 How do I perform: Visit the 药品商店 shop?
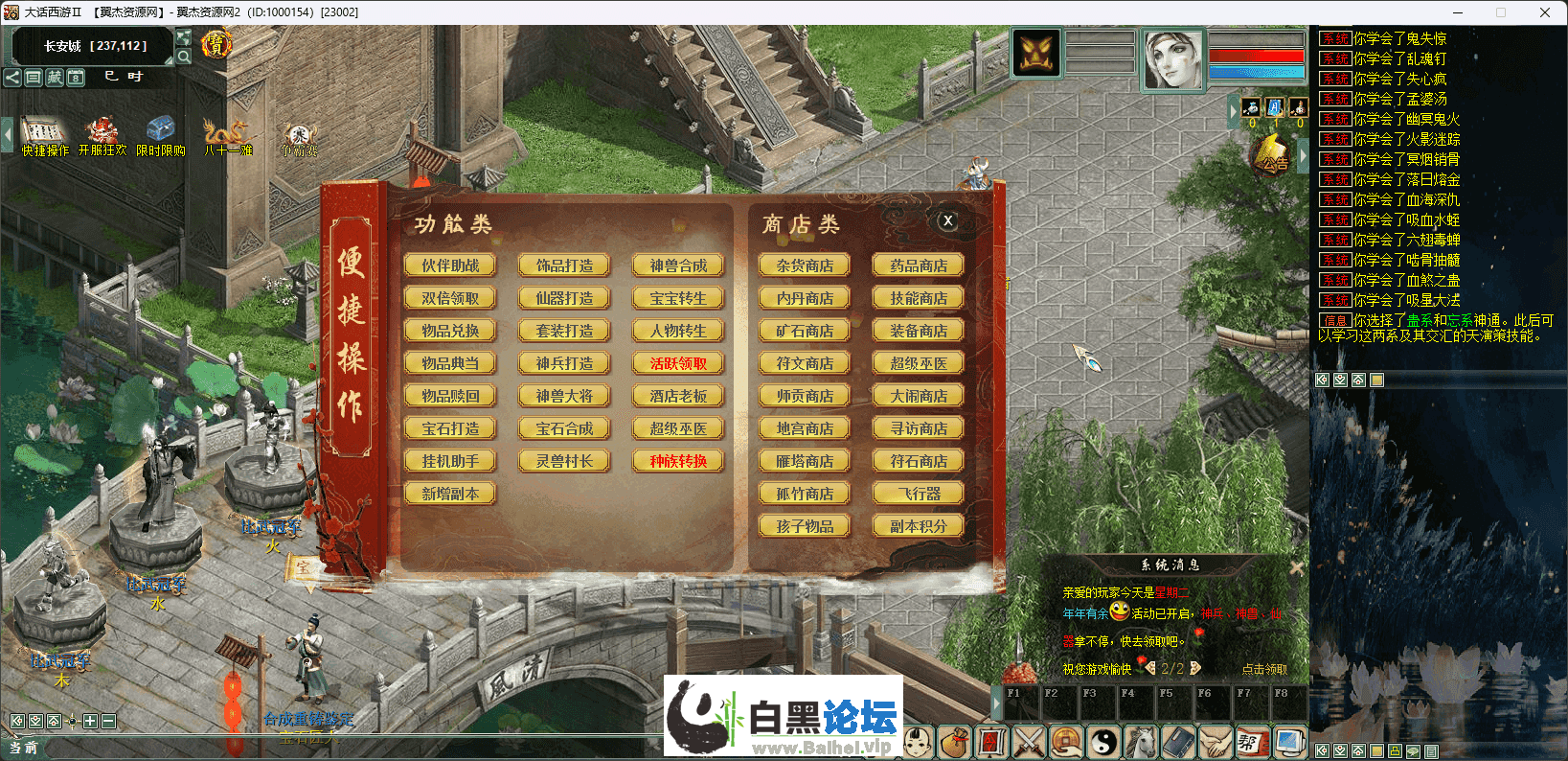919,265
